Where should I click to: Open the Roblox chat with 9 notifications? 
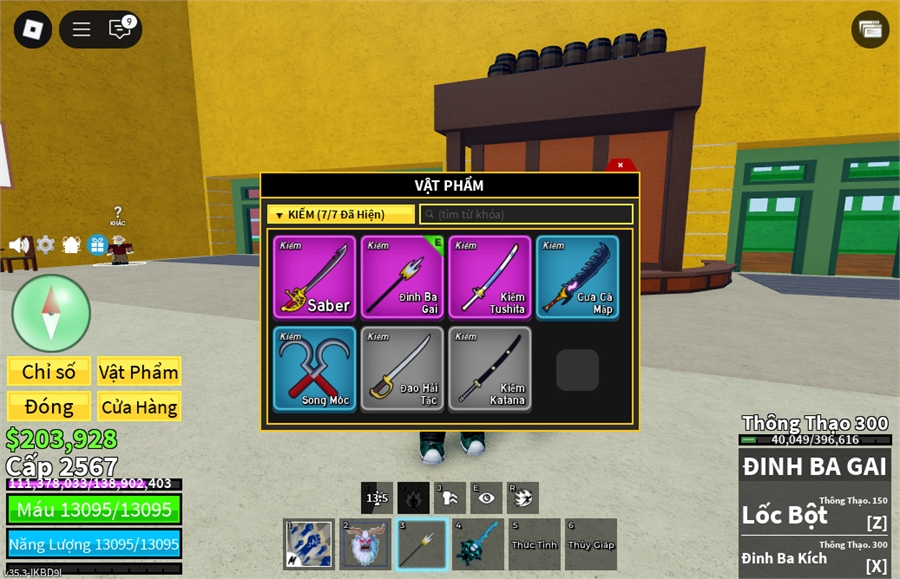coord(121,29)
